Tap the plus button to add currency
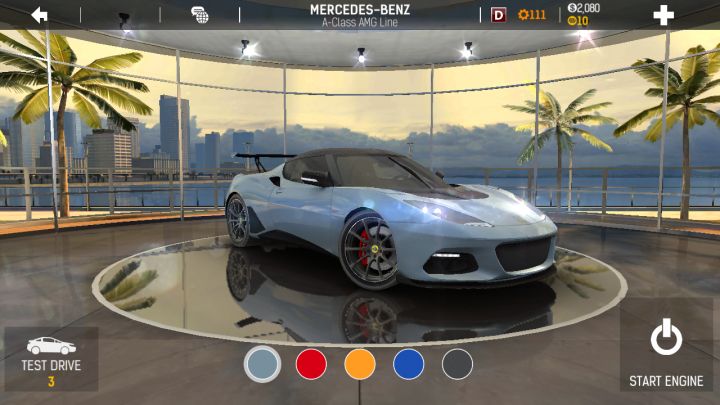 [x=663, y=15]
